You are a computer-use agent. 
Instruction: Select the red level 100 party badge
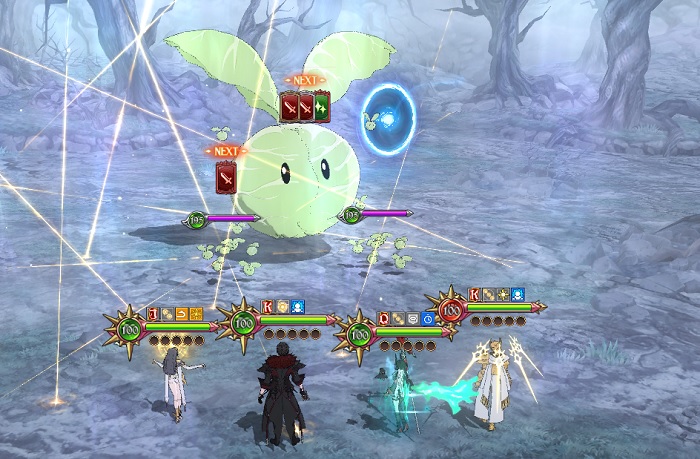pos(451,310)
